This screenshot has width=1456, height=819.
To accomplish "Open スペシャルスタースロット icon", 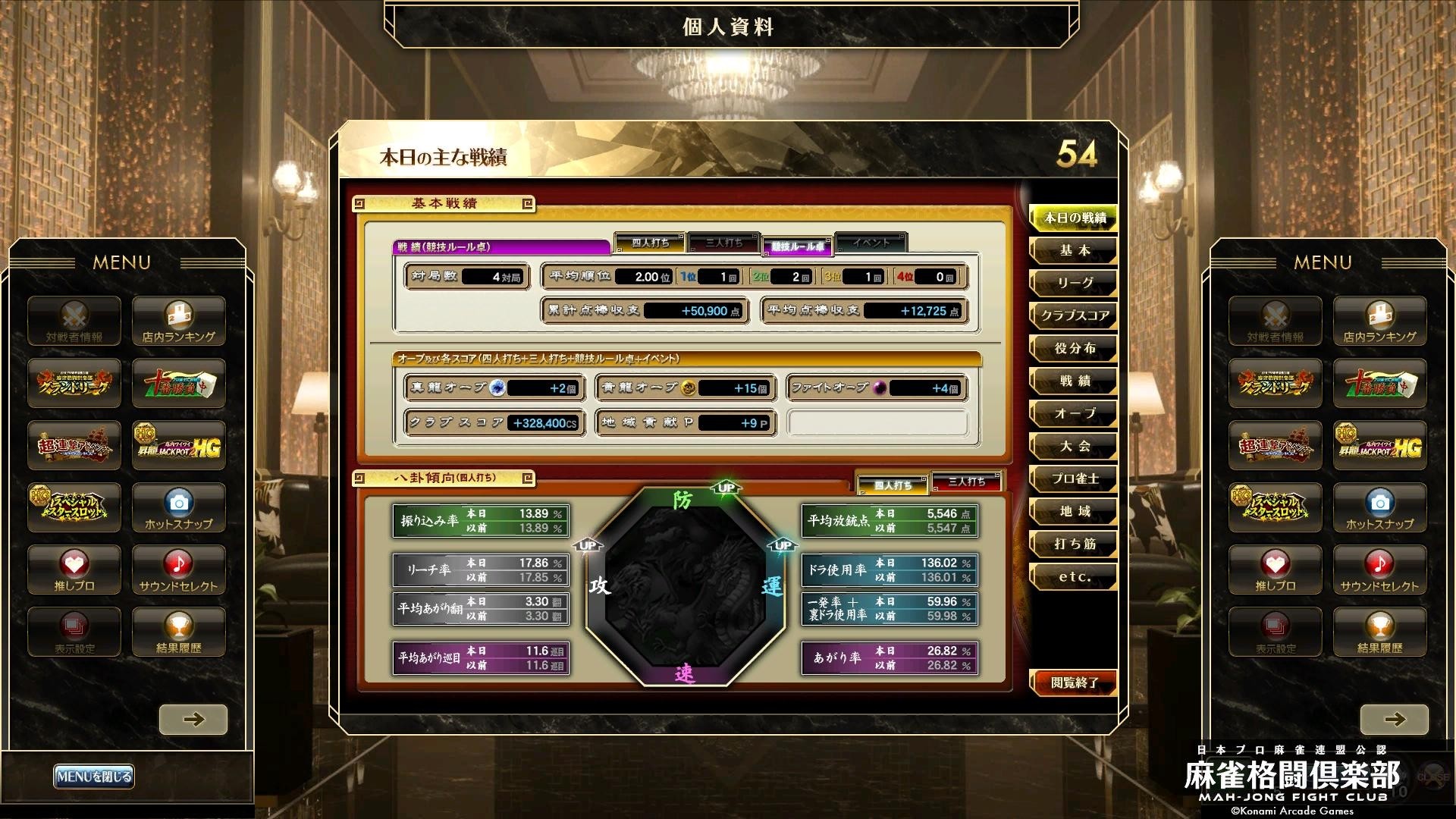I will coord(74,508).
